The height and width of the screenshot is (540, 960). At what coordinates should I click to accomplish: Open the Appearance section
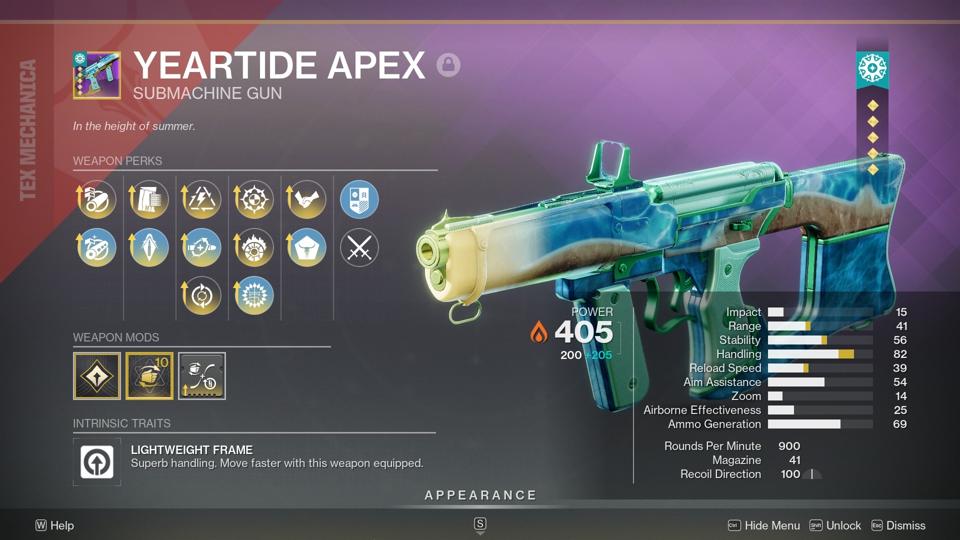(x=480, y=495)
